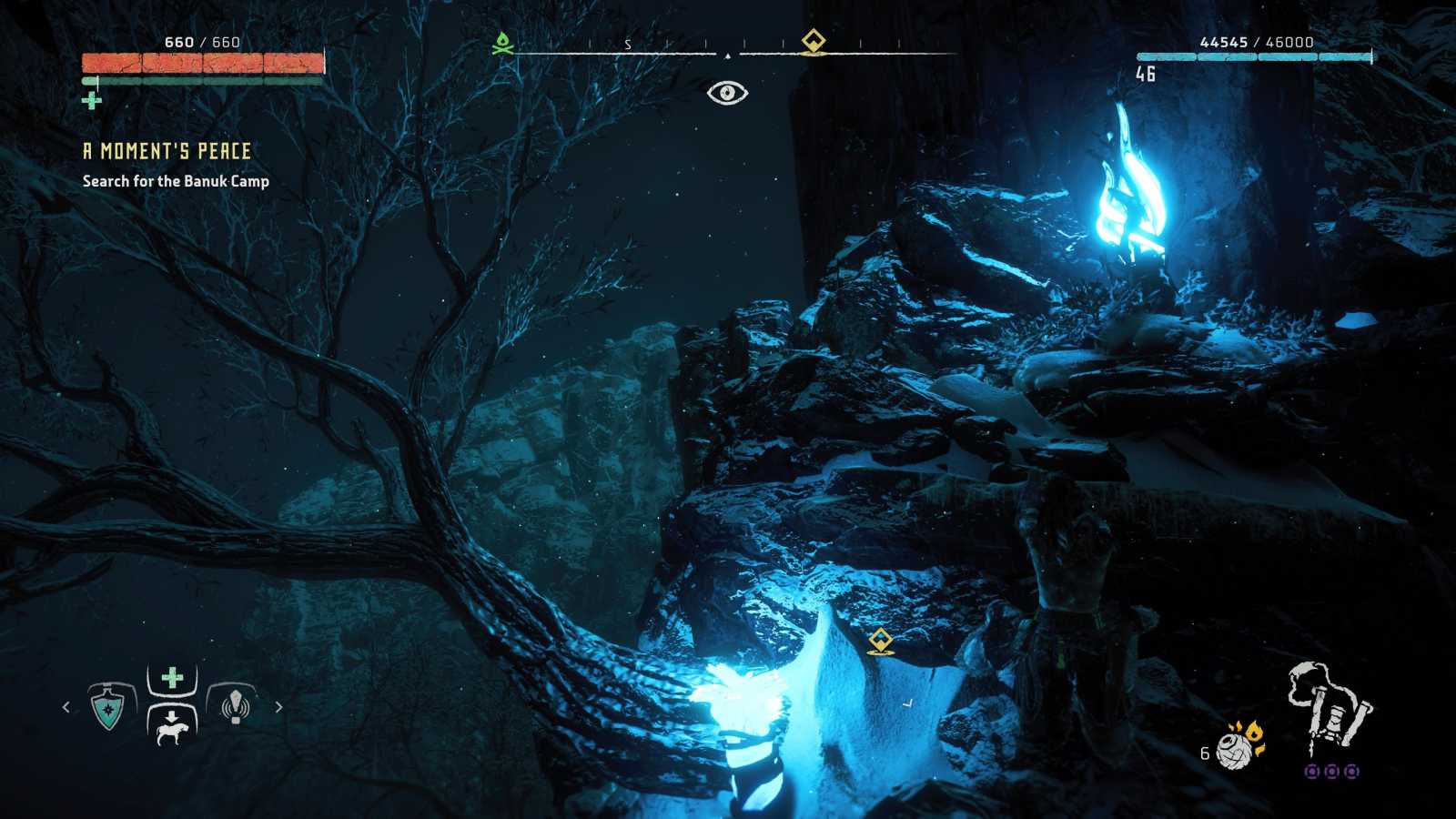
Task: Click the quest title A MOMENT'S PEACE
Action: [167, 152]
